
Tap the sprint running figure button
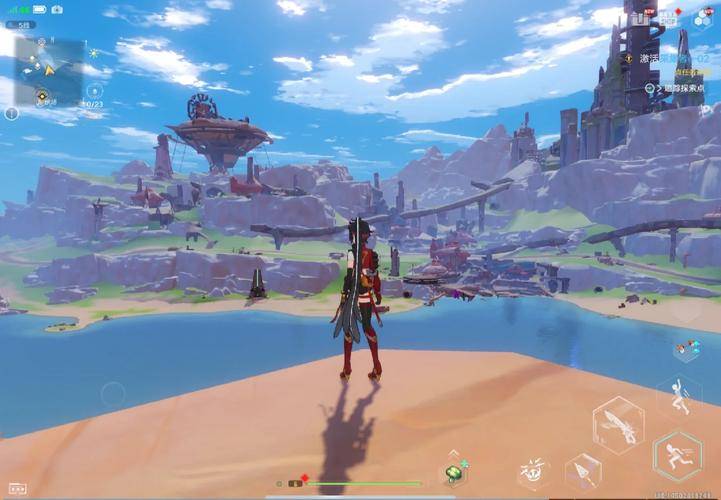pos(679,455)
